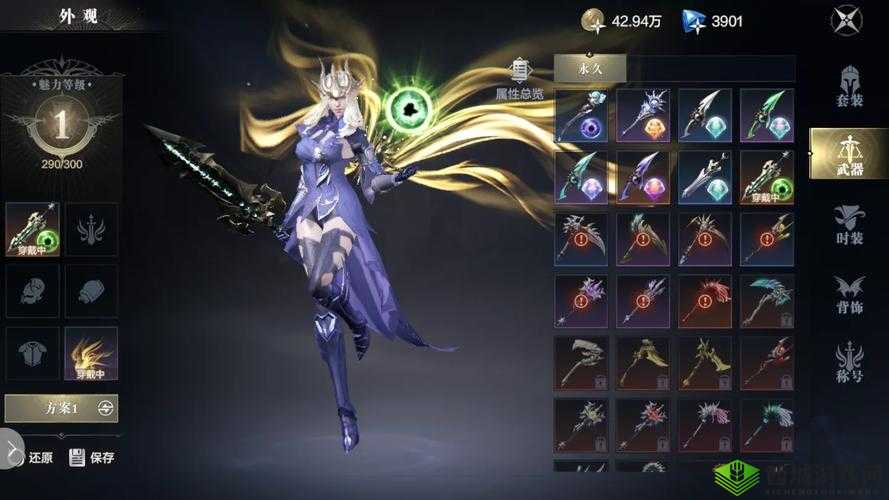Click the blue diamond currency icon
This screenshot has height=500, width=889.
pos(694,20)
